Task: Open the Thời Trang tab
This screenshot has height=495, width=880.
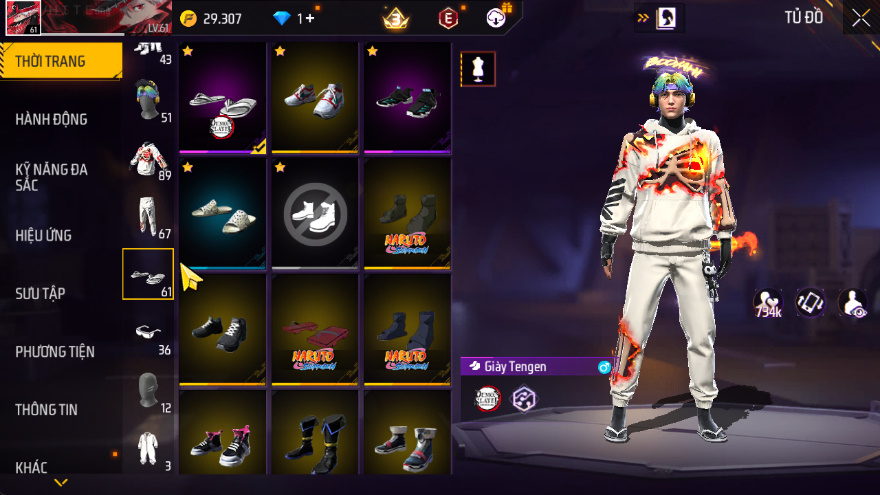Action: pos(60,61)
